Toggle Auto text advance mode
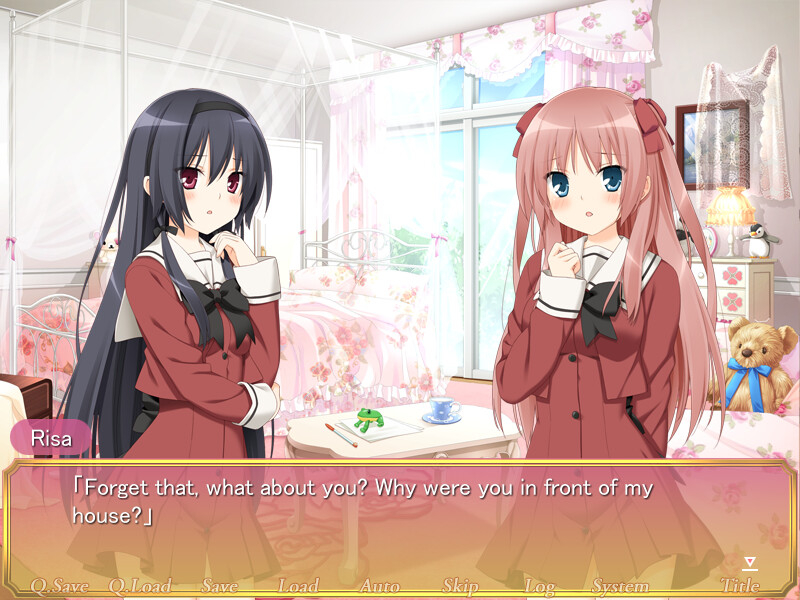The width and height of the screenshot is (800, 600). (x=379, y=586)
